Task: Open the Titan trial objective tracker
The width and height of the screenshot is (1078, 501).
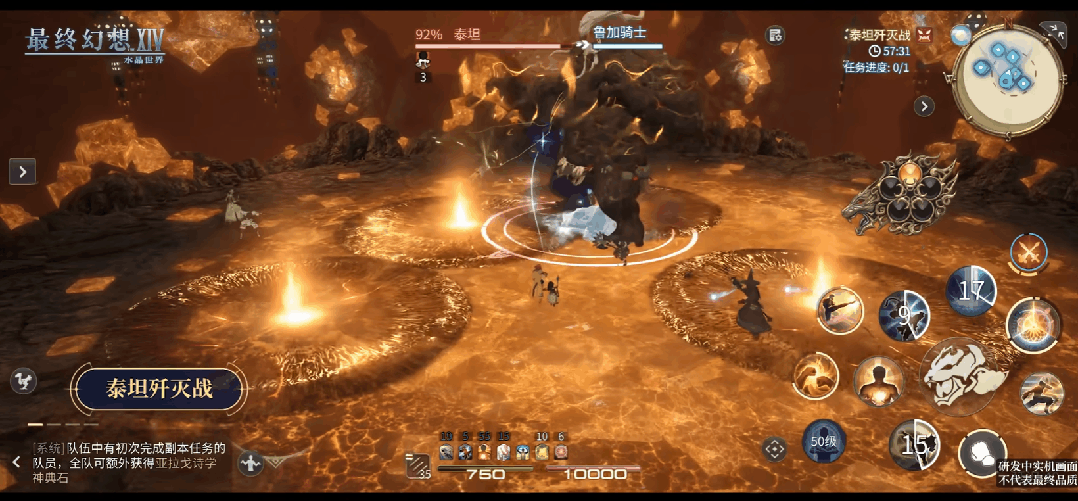Action: coord(880,36)
